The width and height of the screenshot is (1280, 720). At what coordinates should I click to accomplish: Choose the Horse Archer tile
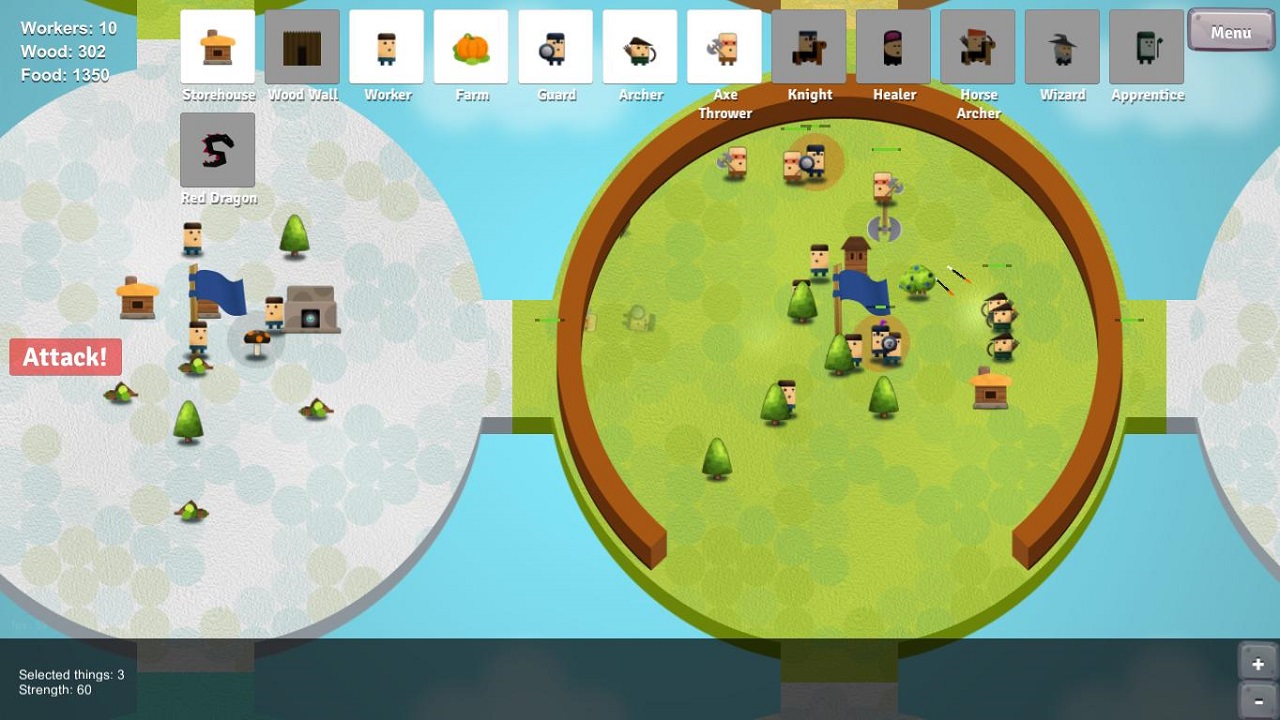(978, 47)
